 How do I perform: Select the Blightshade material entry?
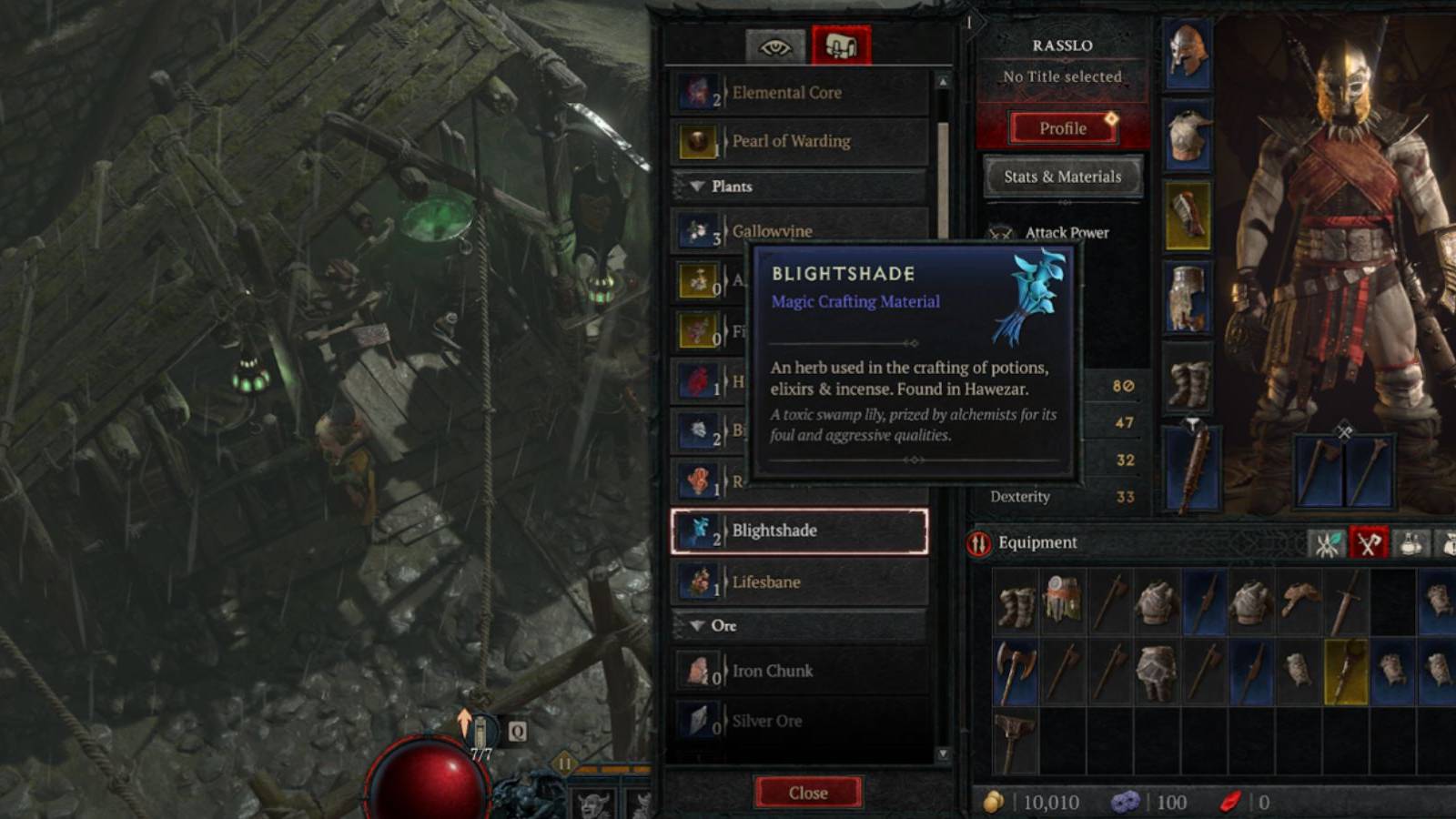pyautogui.click(x=801, y=531)
